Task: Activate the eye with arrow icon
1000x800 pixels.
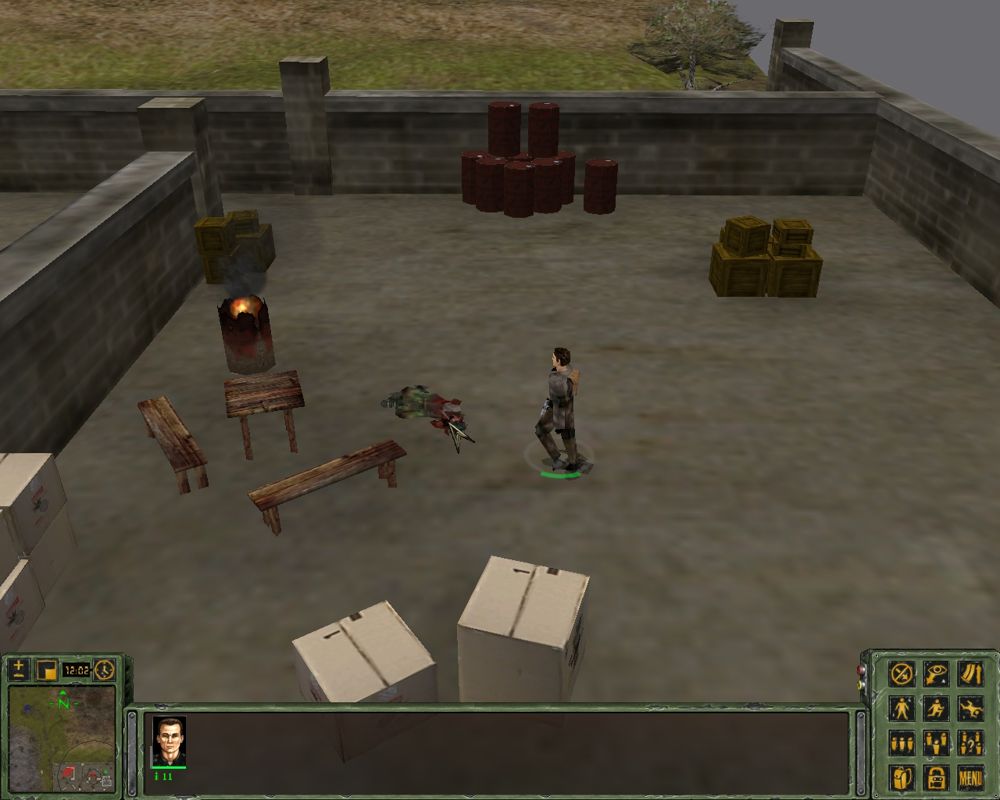Action: (936, 673)
